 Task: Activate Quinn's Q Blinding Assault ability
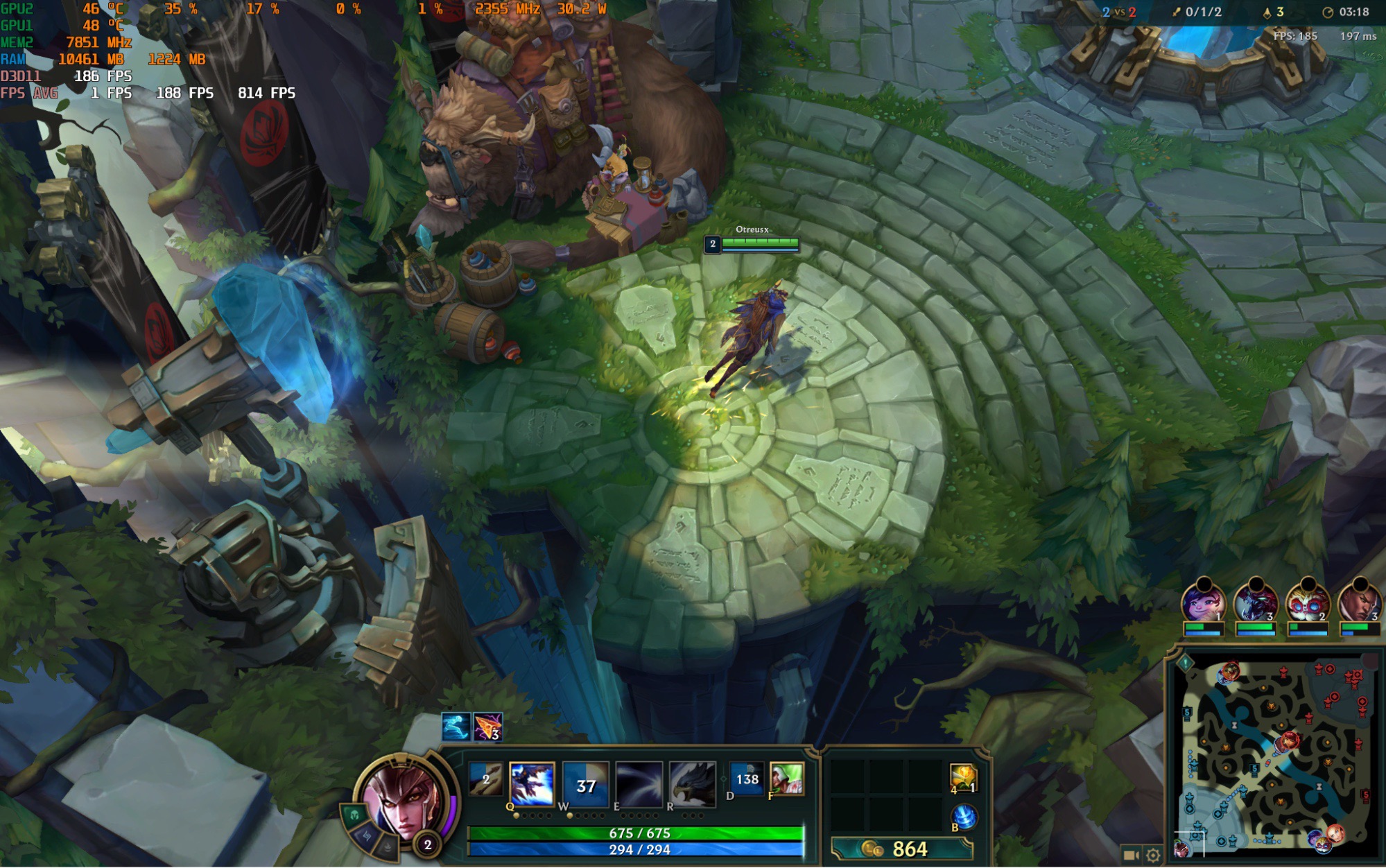tap(532, 784)
